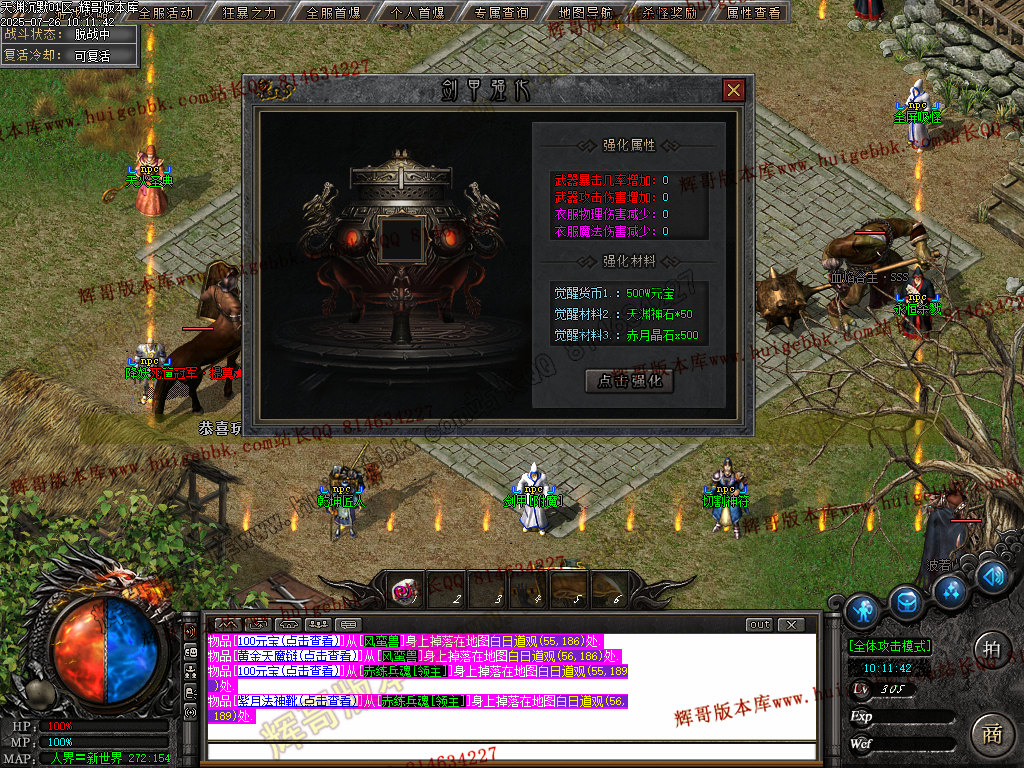
Task: Click the chat panel's out button
Action: click(x=759, y=625)
